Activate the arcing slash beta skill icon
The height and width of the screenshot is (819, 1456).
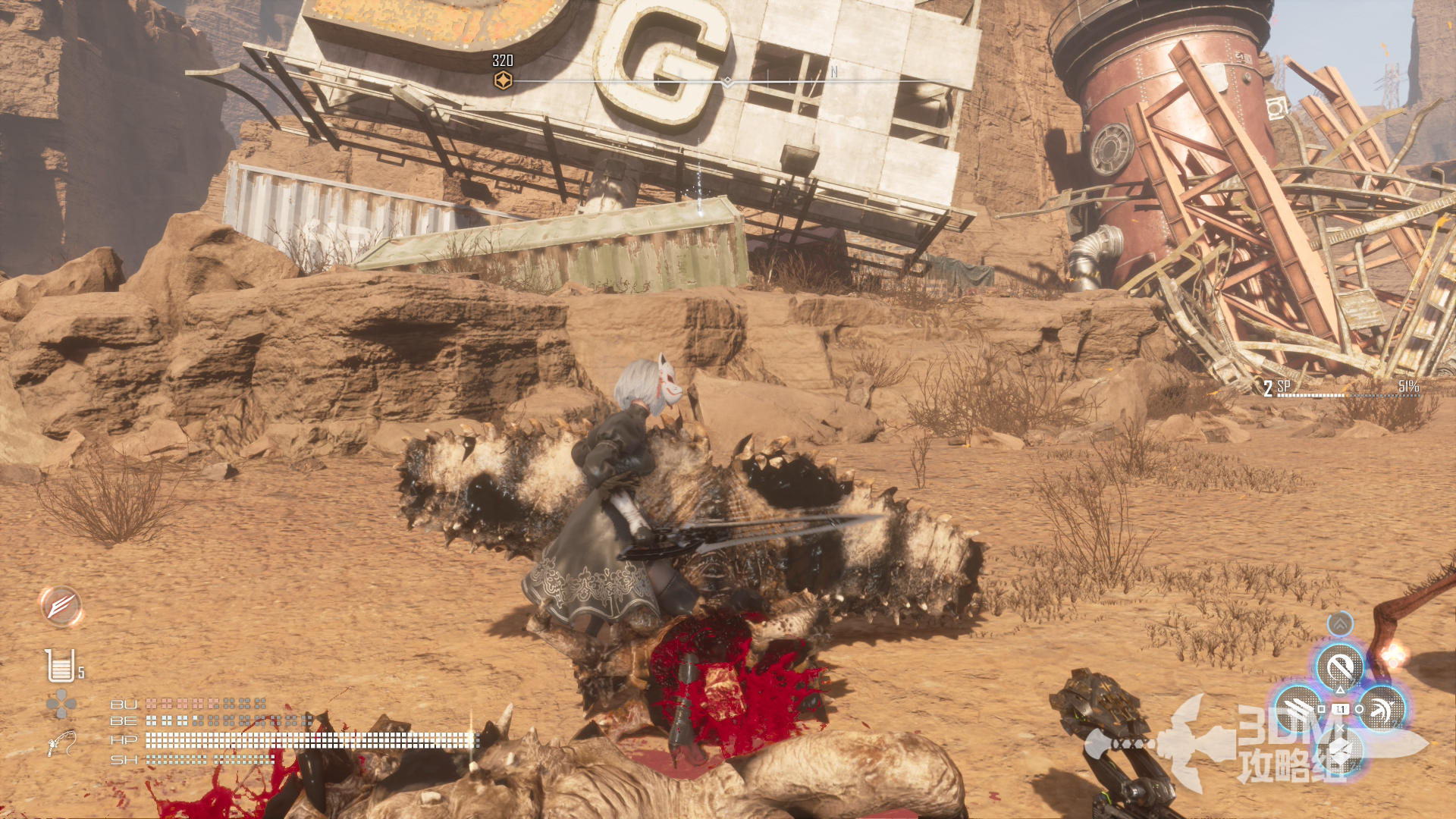pyautogui.click(x=1382, y=709)
